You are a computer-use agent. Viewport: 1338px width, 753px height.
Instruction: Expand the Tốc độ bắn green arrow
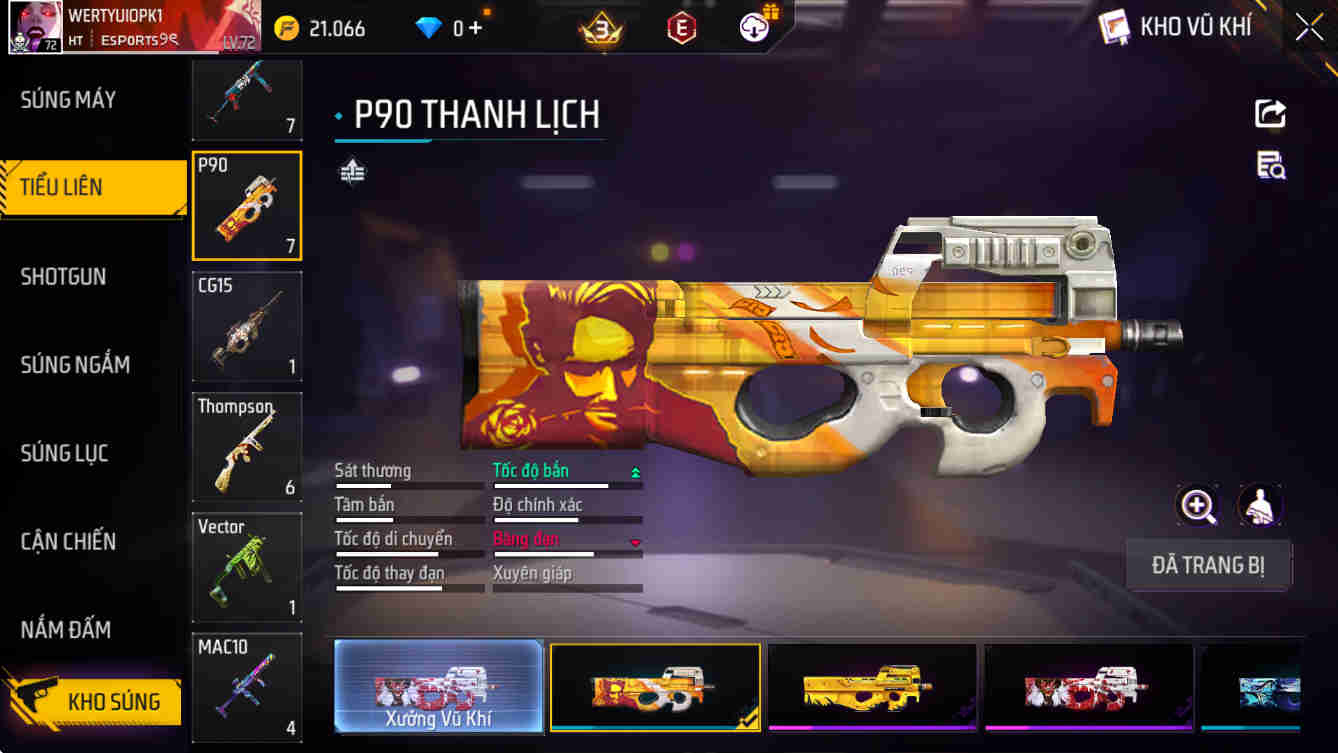[637, 470]
